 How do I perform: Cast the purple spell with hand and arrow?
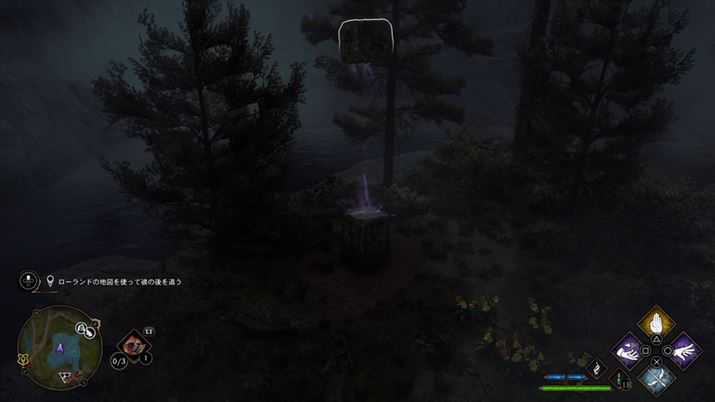628,350
